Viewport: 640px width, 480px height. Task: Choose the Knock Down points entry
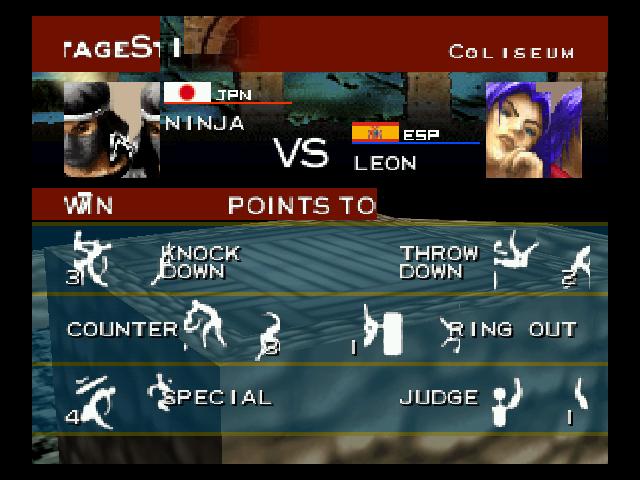[x=200, y=262]
